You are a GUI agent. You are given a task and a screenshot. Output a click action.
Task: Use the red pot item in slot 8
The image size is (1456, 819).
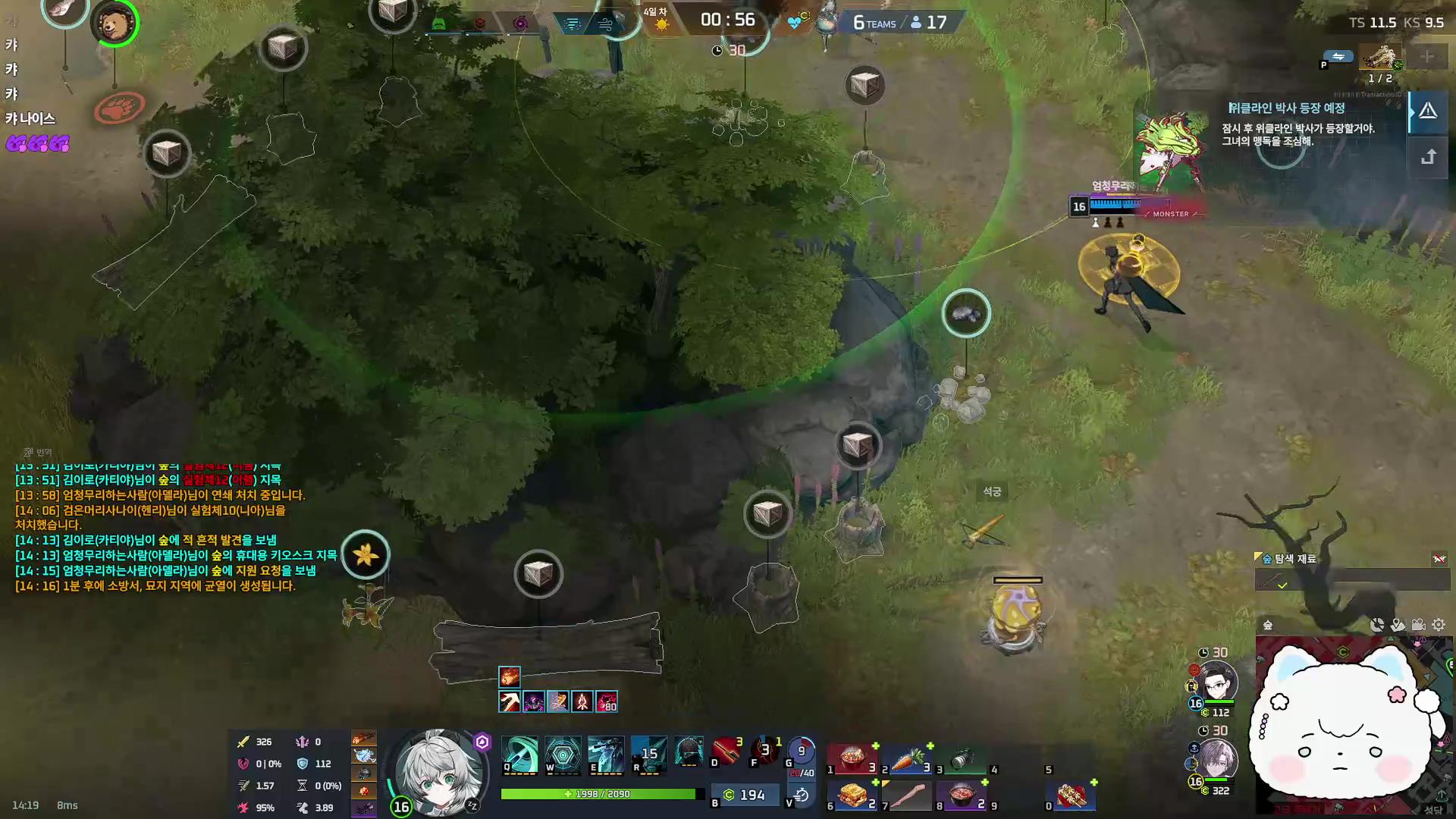click(x=962, y=795)
